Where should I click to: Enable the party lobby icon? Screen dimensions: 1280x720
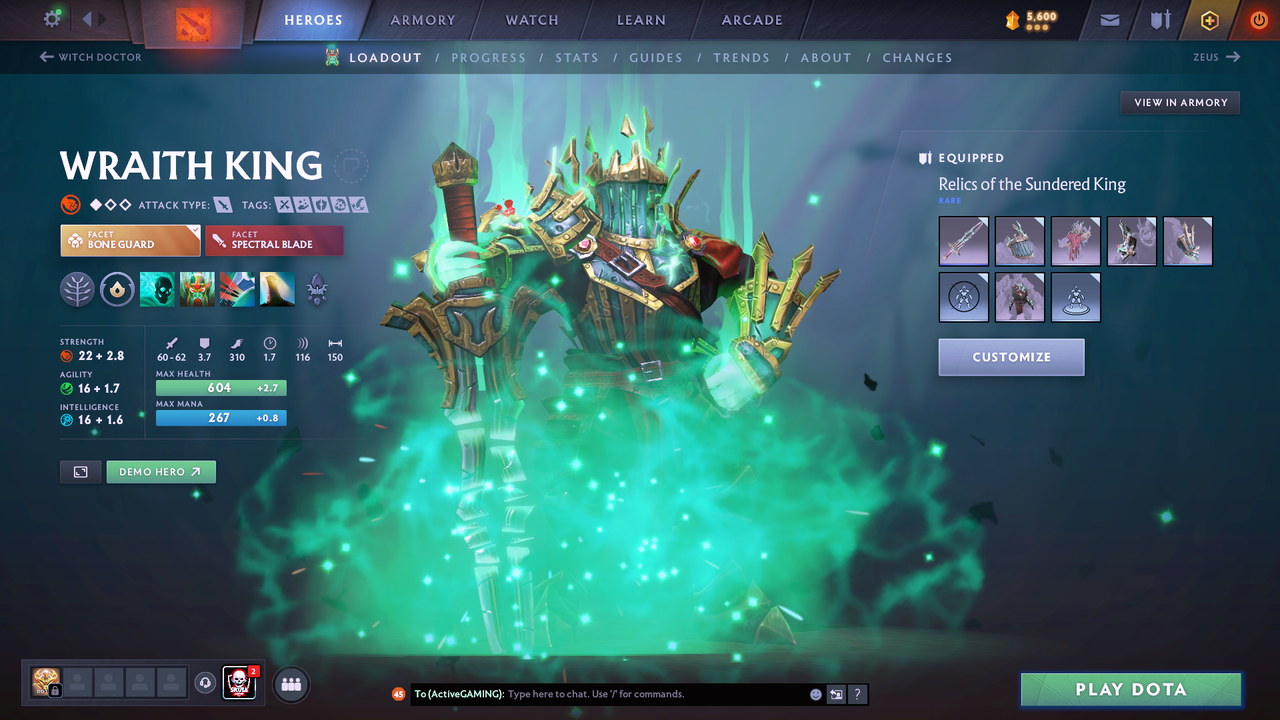[289, 684]
